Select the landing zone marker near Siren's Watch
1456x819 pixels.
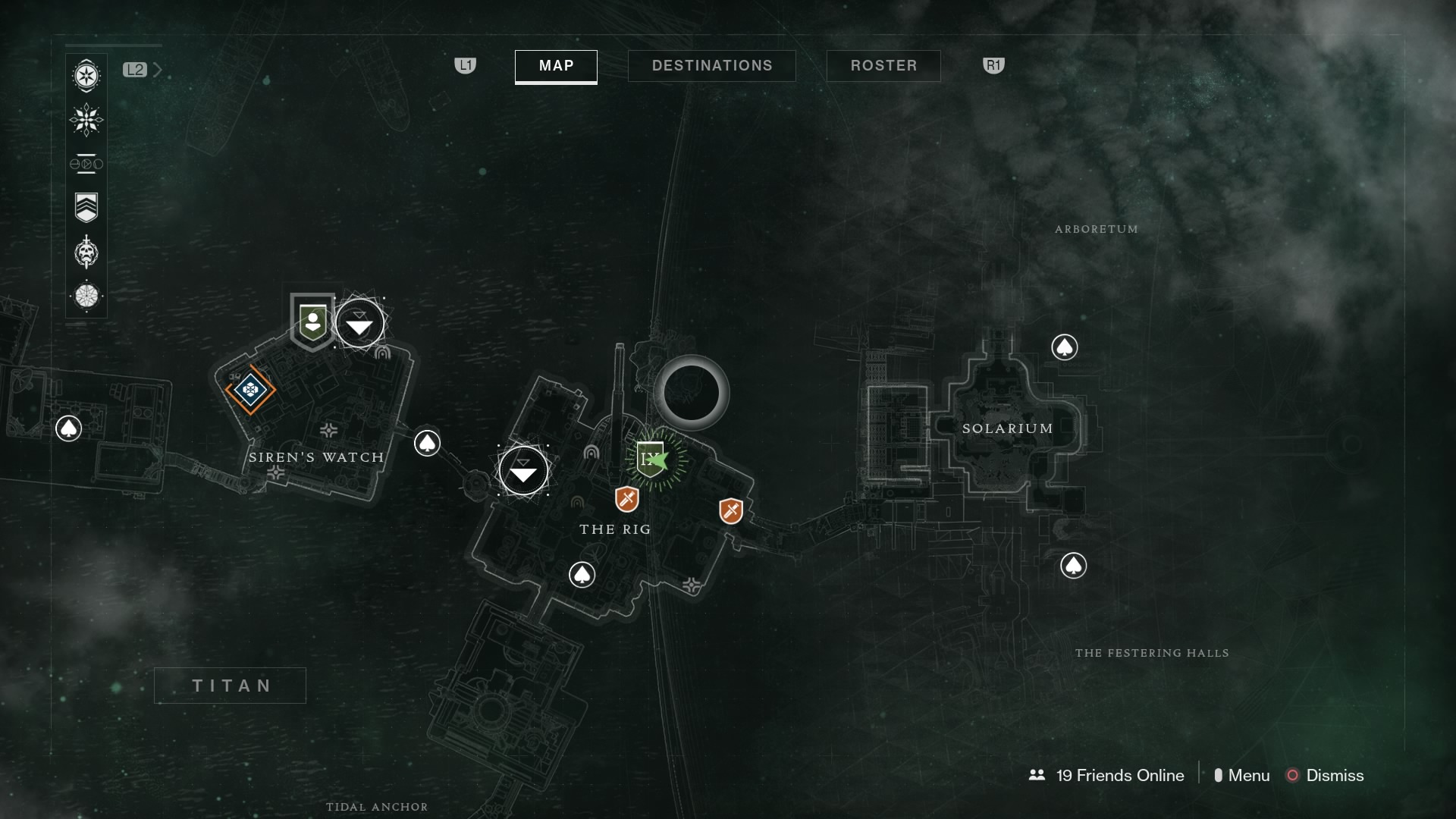(x=359, y=322)
